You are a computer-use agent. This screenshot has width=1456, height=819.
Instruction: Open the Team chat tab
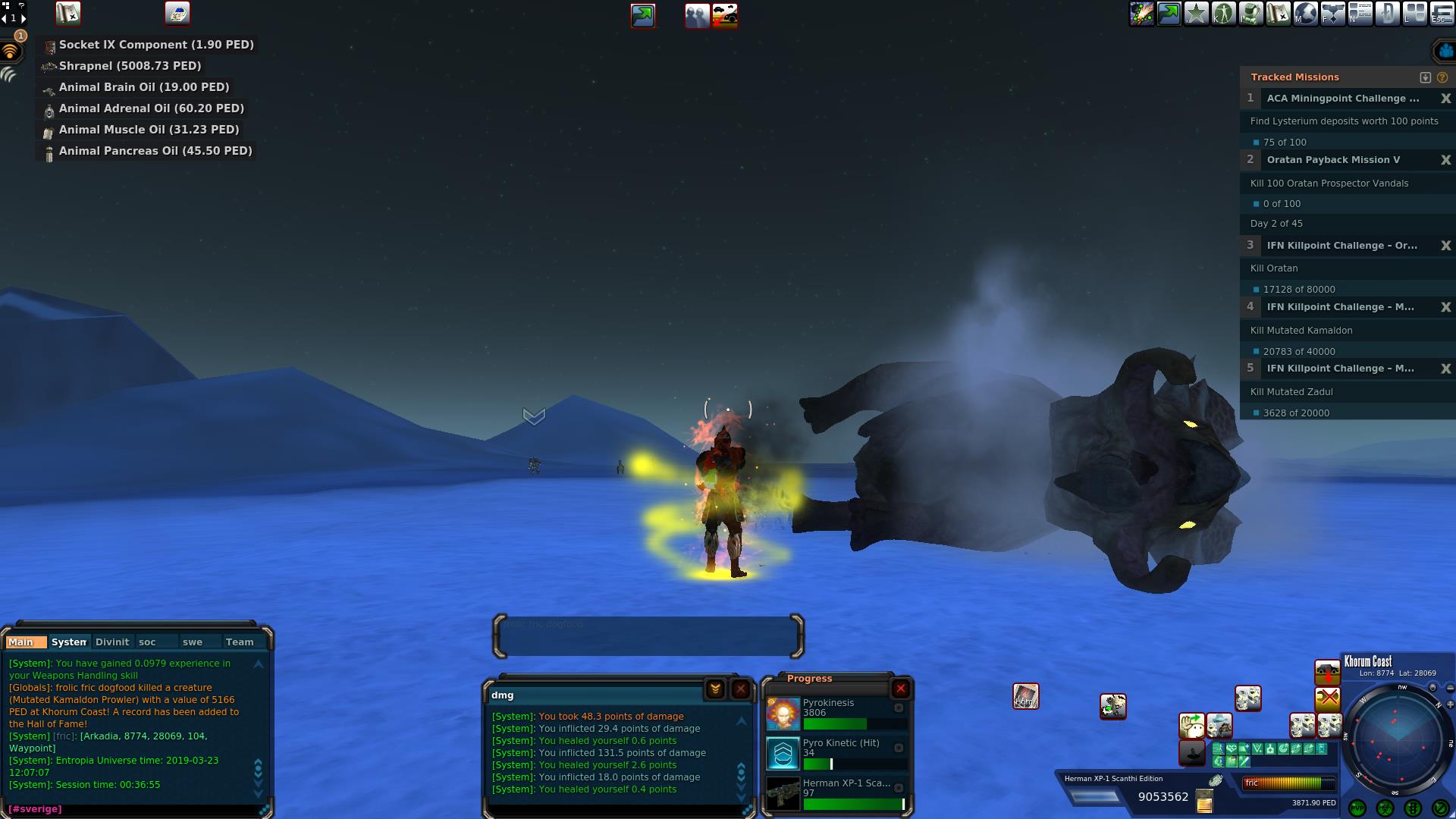pyautogui.click(x=240, y=642)
